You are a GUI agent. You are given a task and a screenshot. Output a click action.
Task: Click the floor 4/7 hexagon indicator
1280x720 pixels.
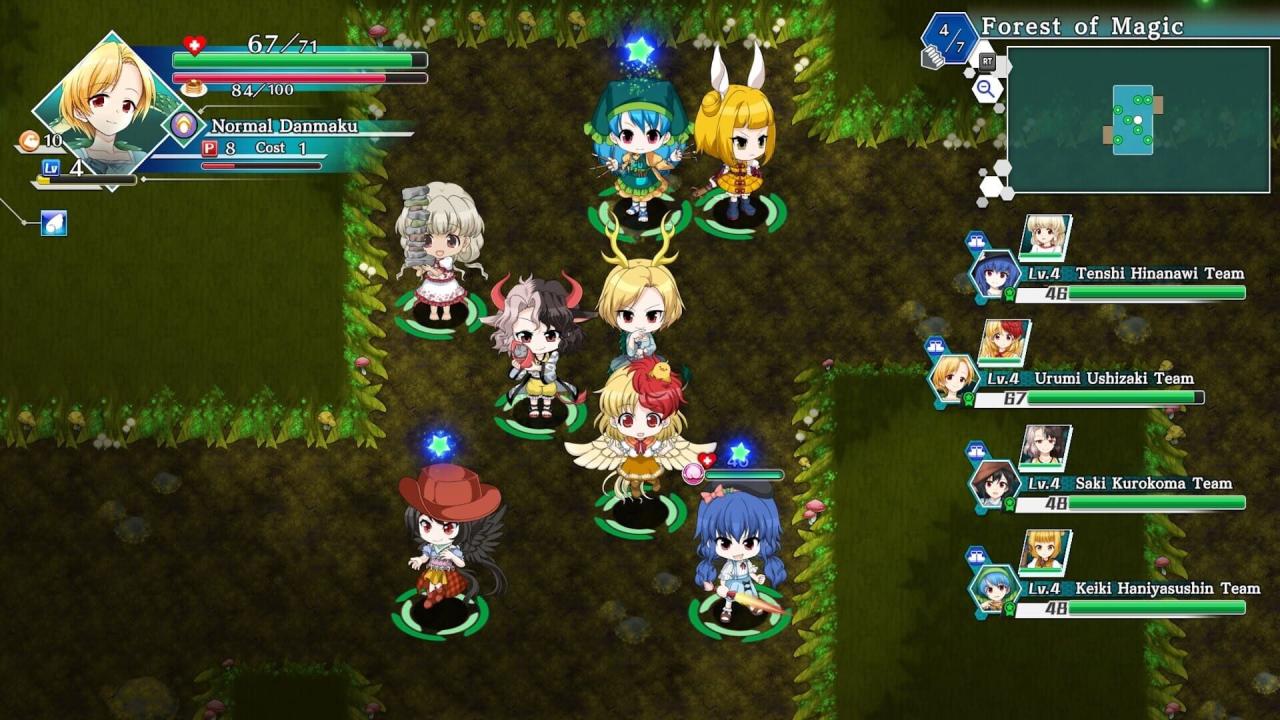click(x=949, y=39)
